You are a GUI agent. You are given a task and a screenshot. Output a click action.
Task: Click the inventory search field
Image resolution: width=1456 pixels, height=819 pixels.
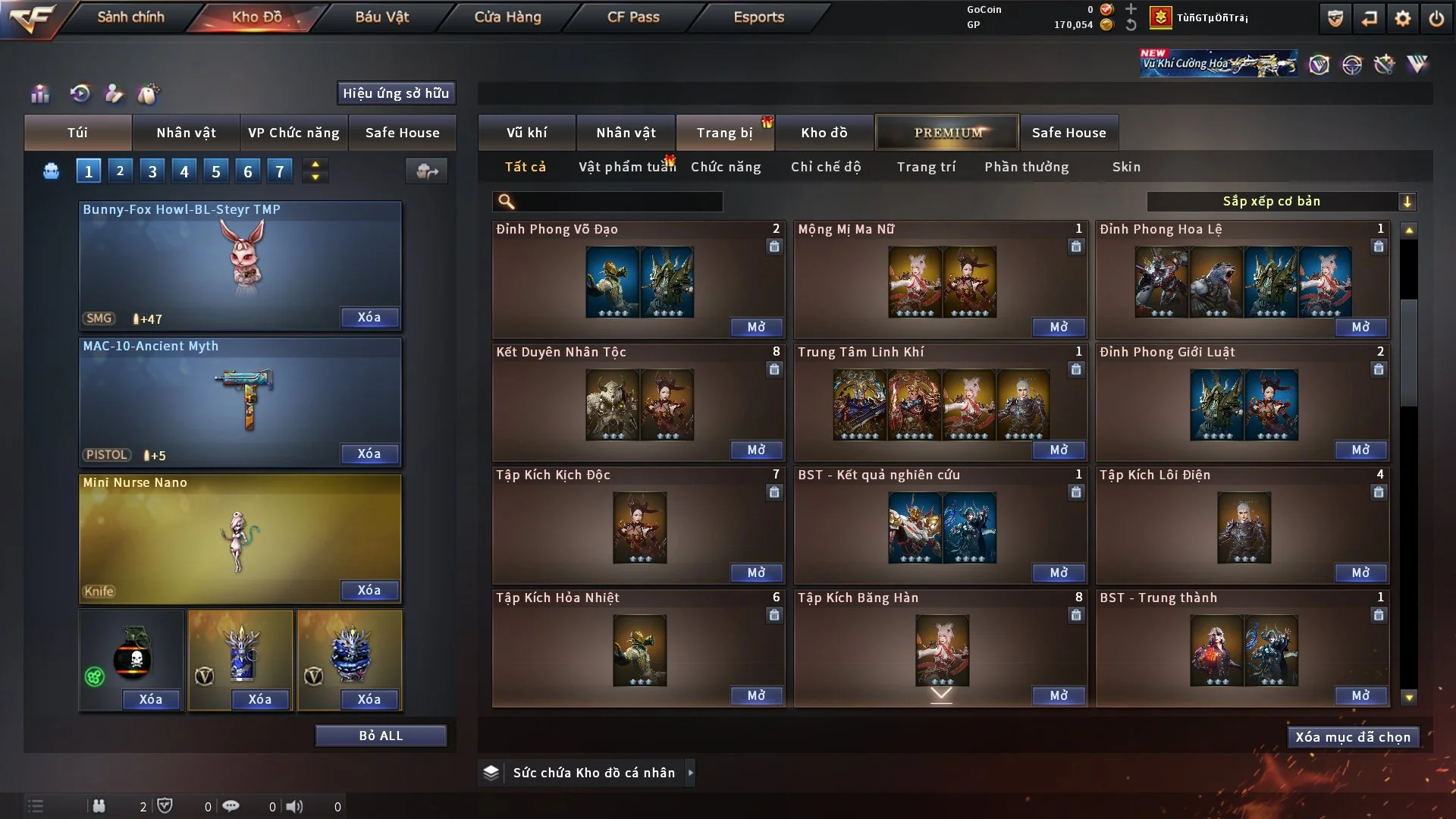click(x=618, y=202)
